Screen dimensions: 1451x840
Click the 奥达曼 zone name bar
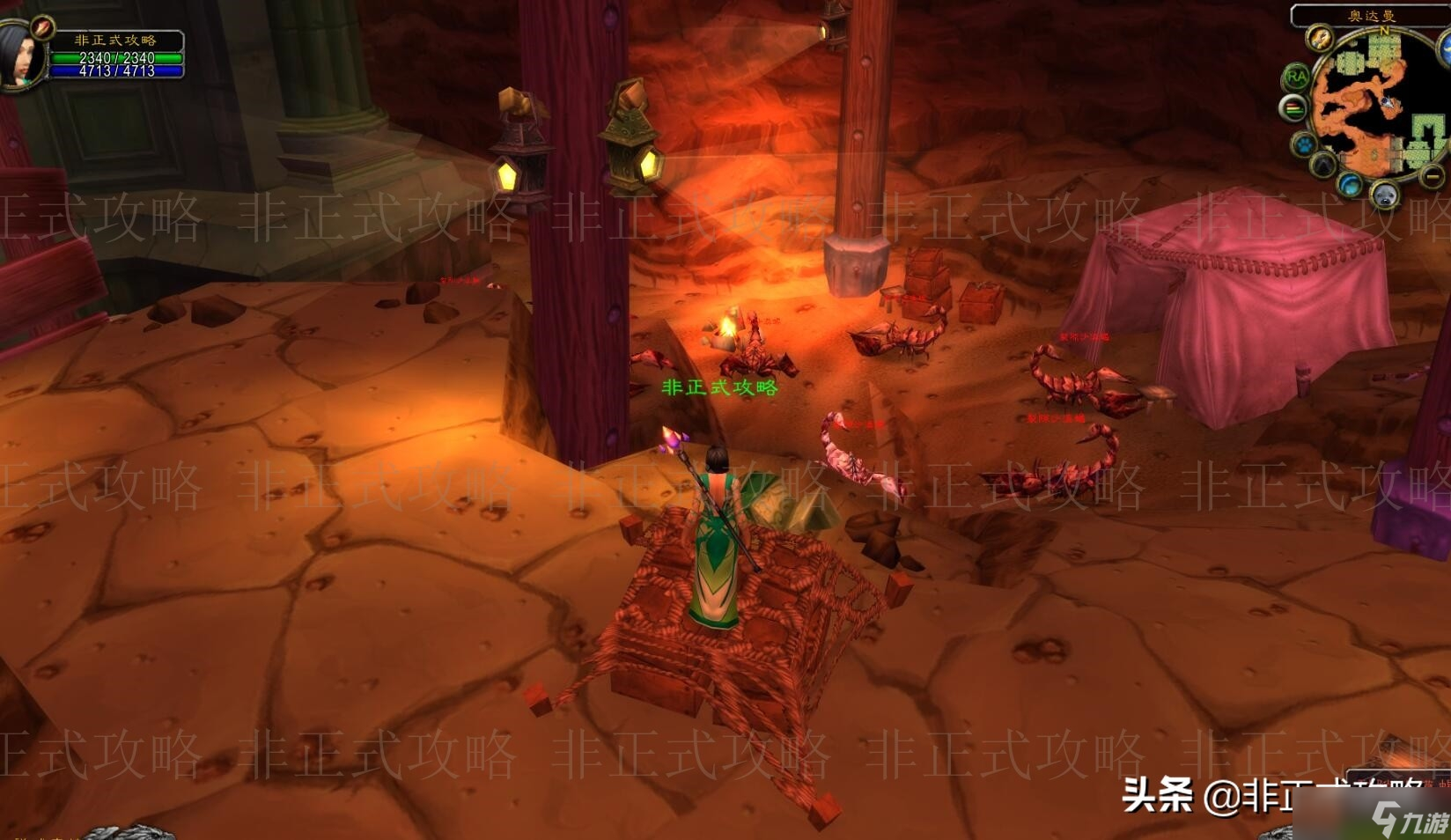pos(1371,16)
